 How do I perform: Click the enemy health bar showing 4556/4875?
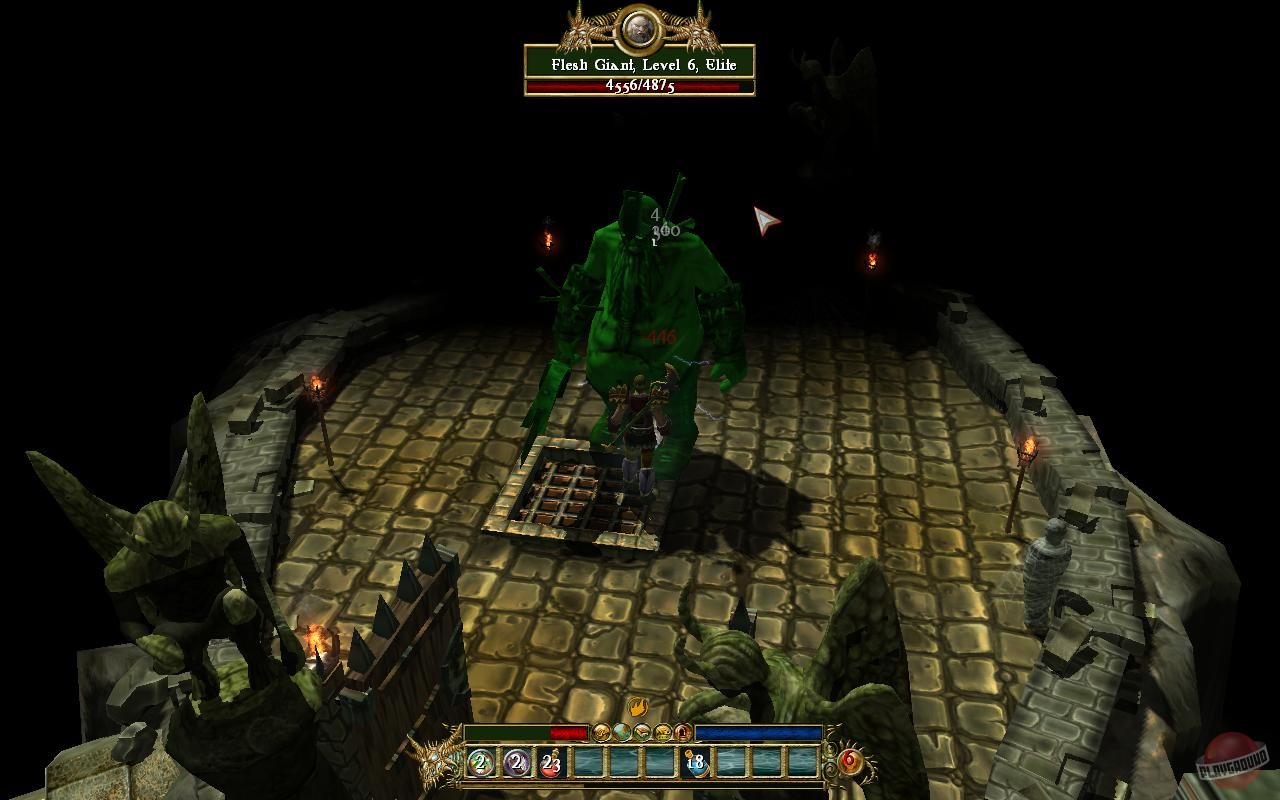(x=640, y=87)
